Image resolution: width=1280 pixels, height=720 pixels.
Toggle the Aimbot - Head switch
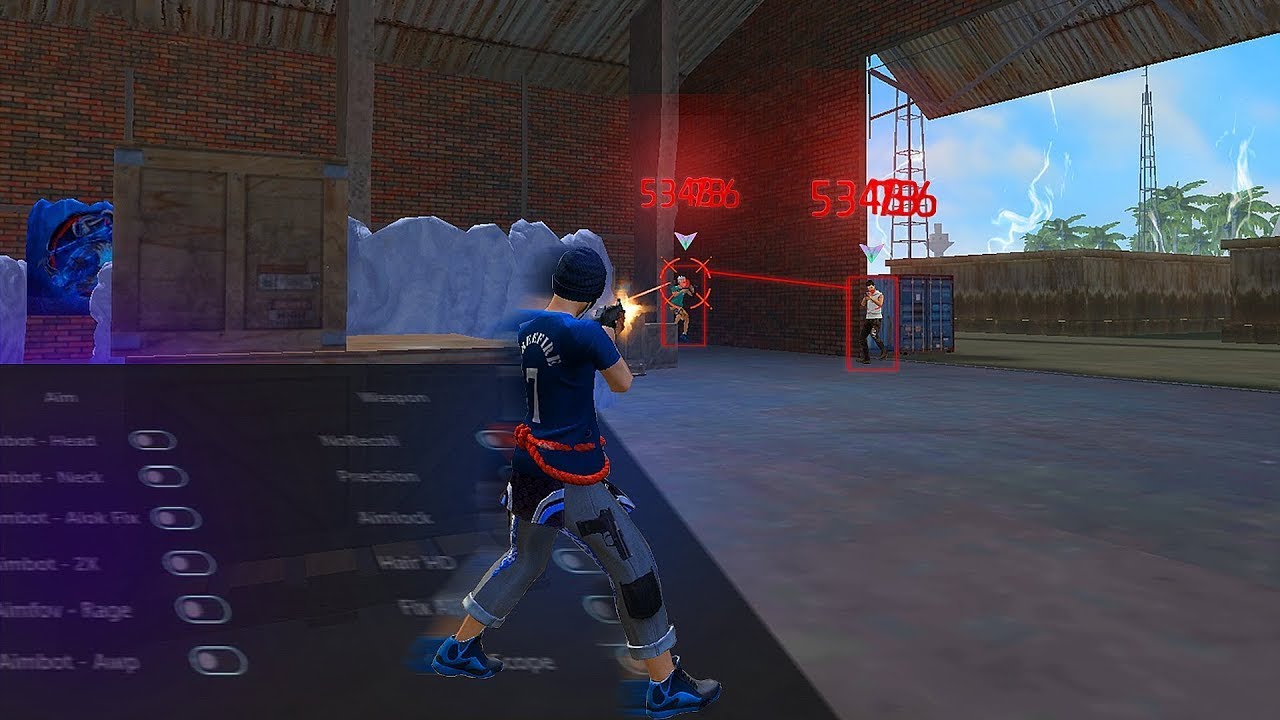click(x=152, y=440)
